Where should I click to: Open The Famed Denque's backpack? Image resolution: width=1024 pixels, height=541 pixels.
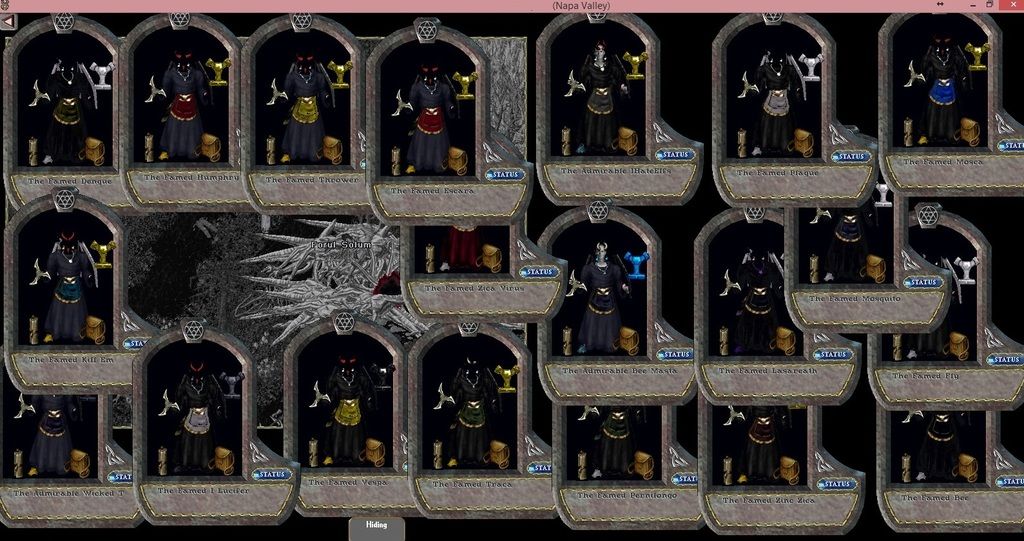point(93,150)
